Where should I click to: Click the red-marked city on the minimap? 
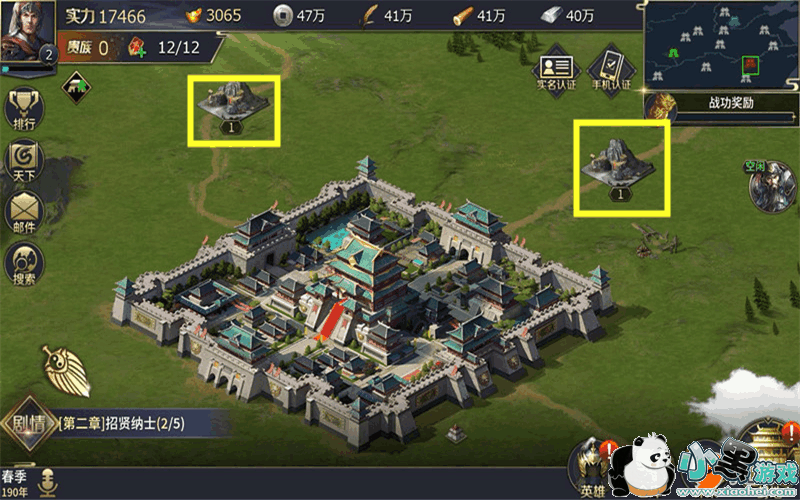(x=751, y=65)
